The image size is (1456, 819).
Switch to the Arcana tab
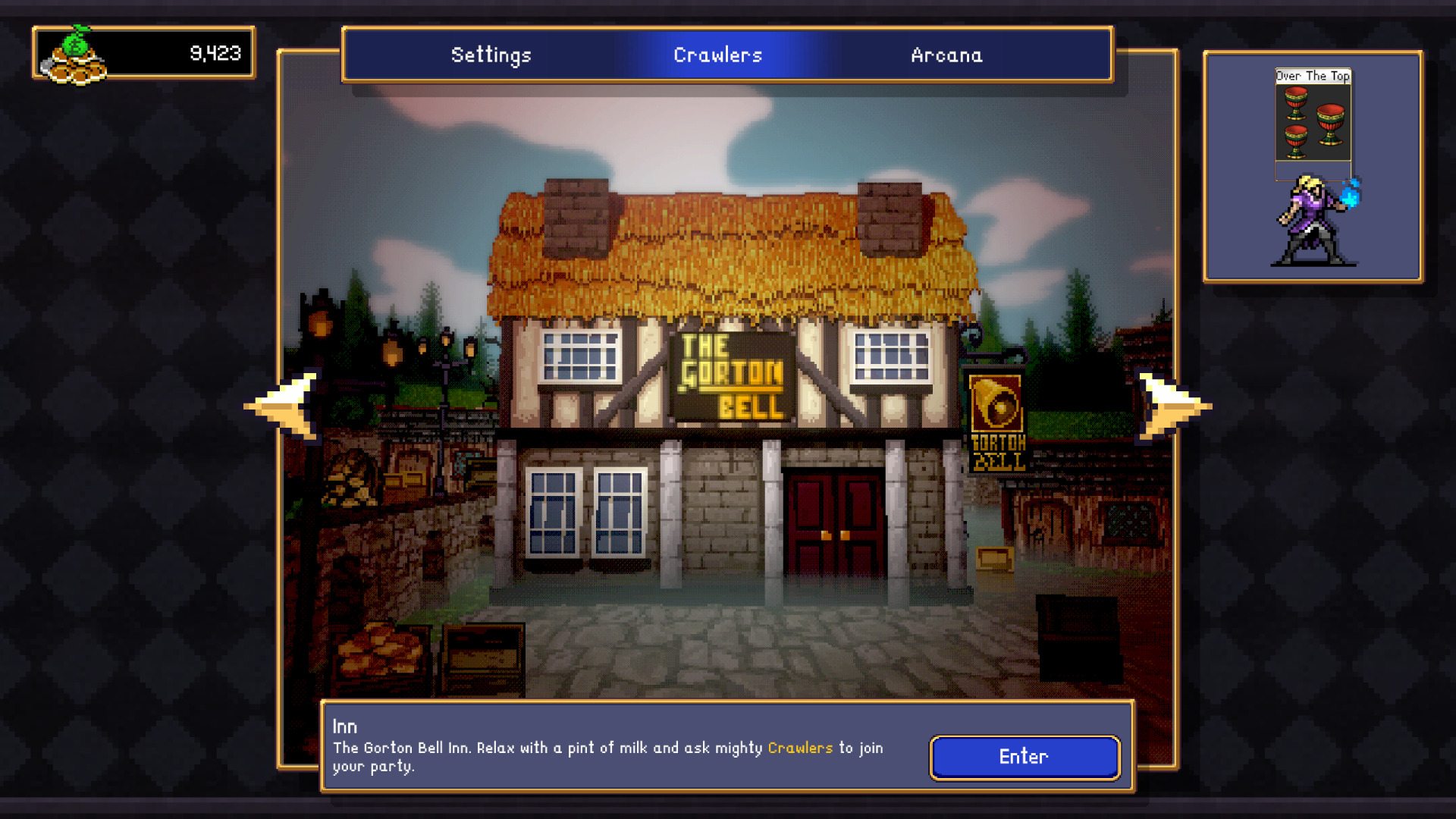(946, 55)
